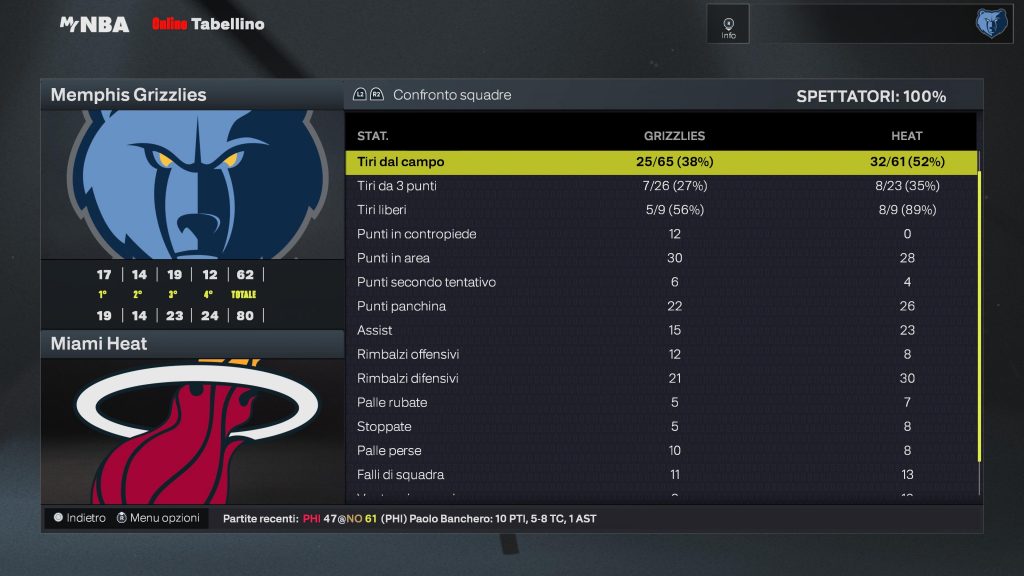This screenshot has height=576, width=1024.
Task: Highlight the Punti in contropiede row
Action: (660, 234)
